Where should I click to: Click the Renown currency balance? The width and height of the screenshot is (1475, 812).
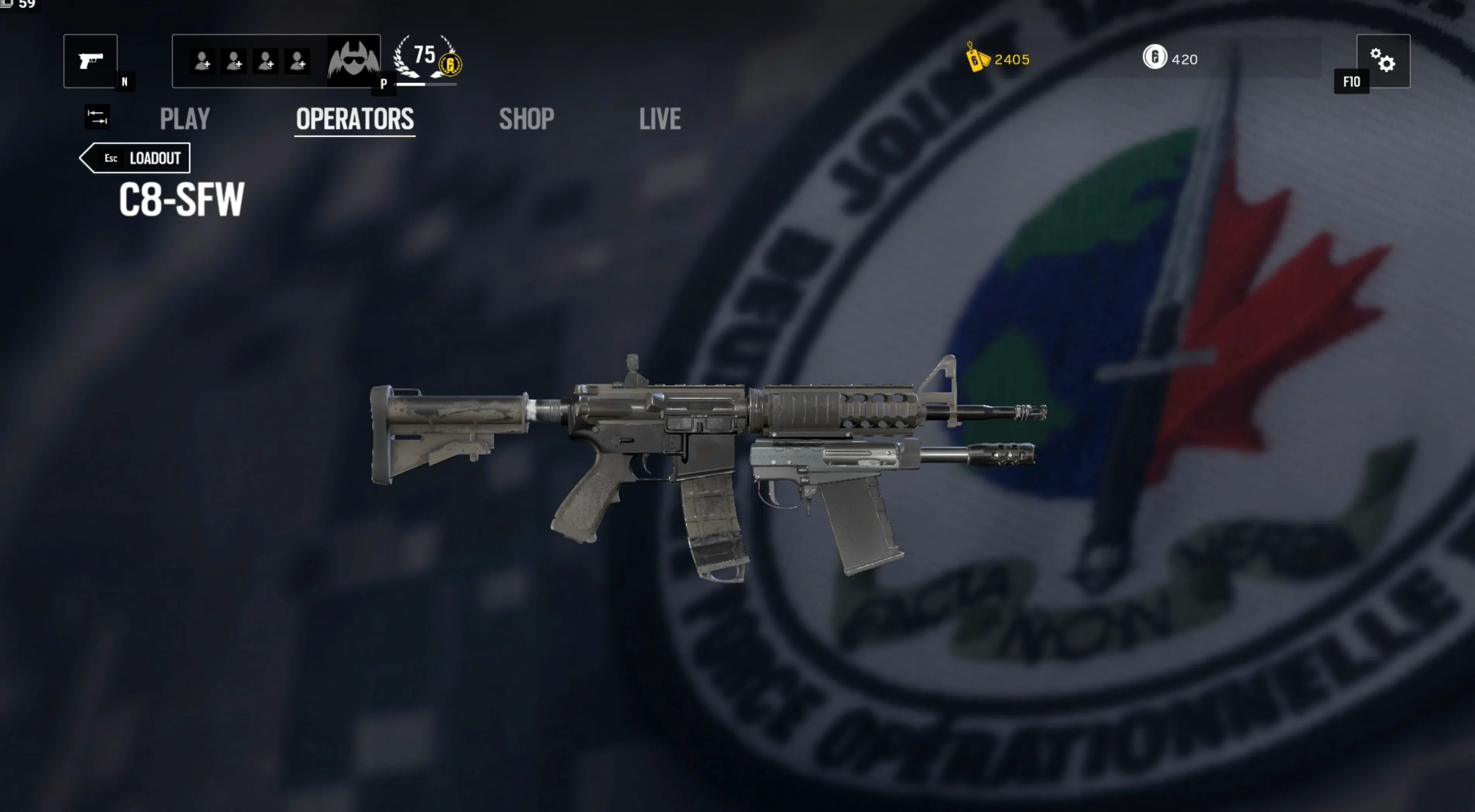998,60
